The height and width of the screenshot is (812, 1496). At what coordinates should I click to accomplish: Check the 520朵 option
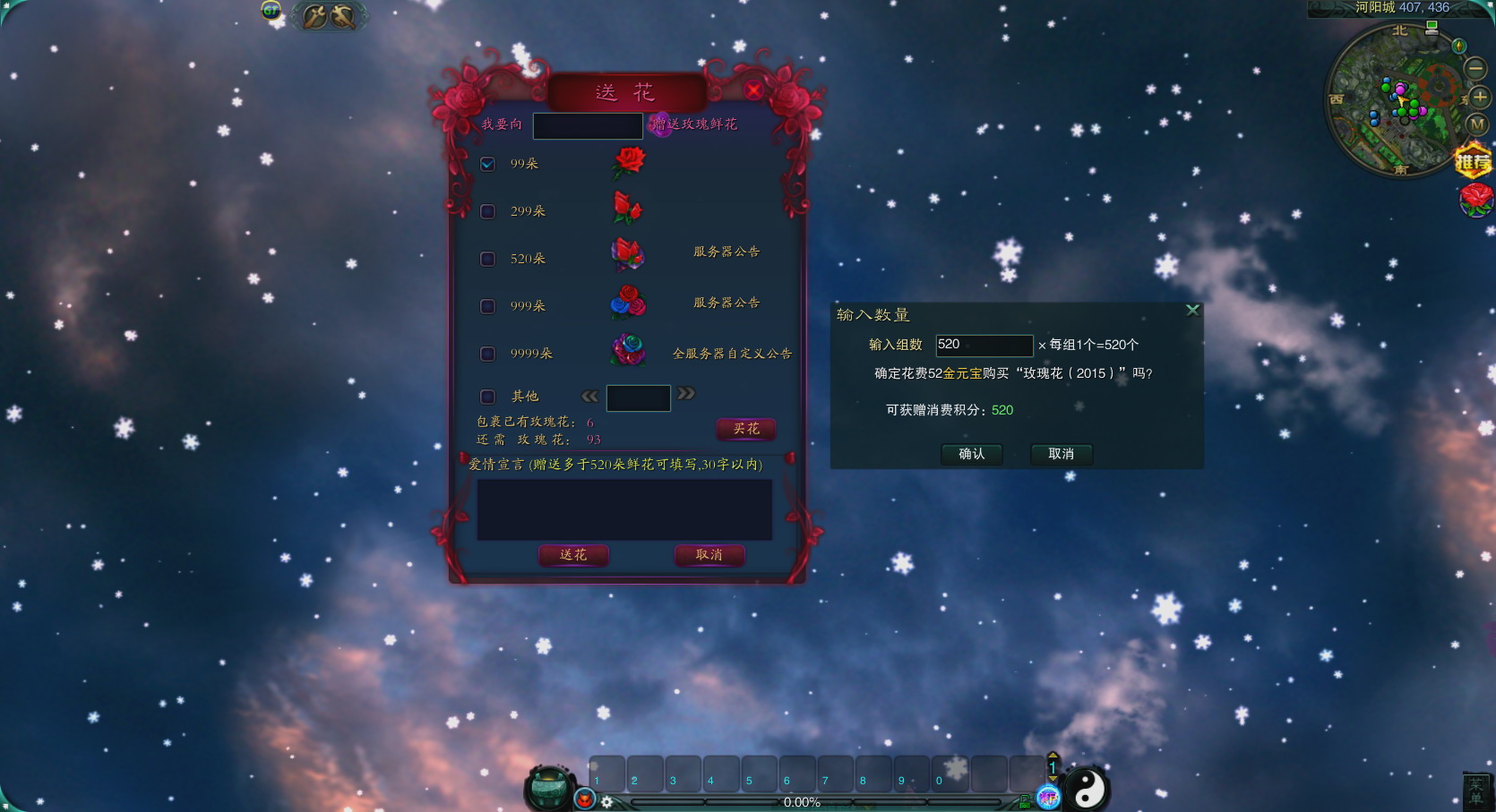487,259
